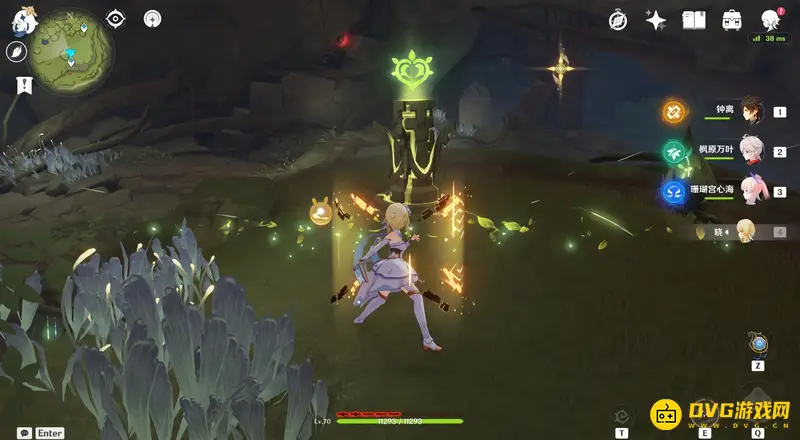The height and width of the screenshot is (440, 800).
Task: Open the backpack Inventory icon
Action: click(x=732, y=20)
